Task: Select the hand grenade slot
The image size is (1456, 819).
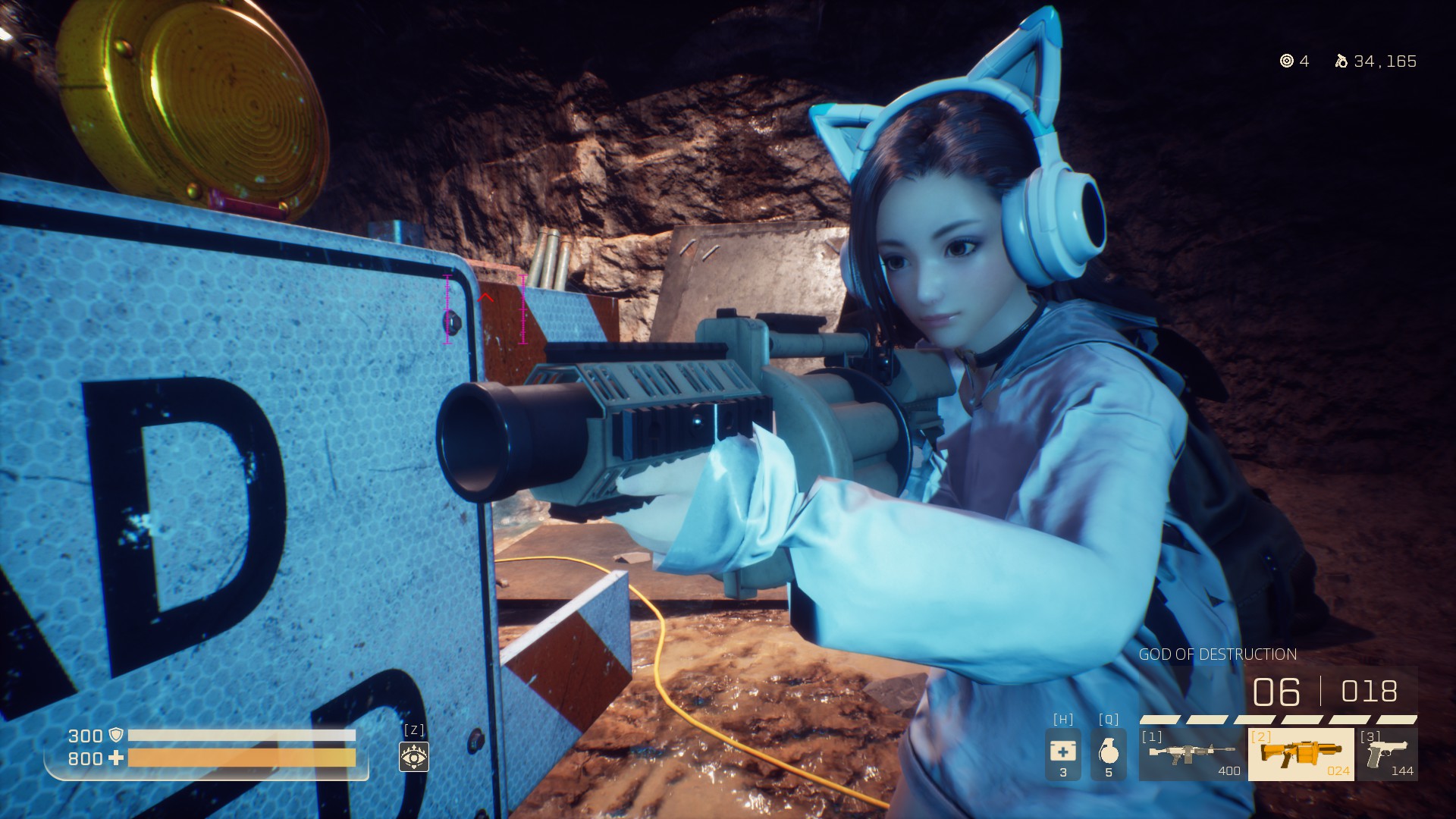Action: click(x=1108, y=754)
